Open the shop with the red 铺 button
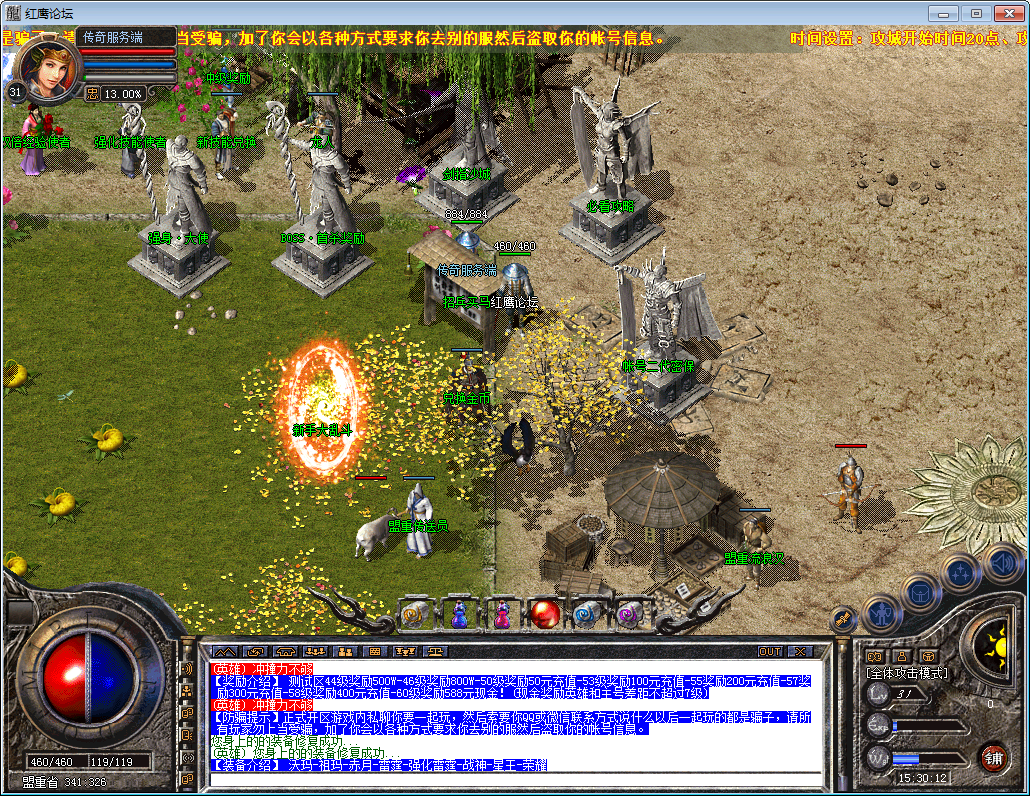 pos(993,757)
